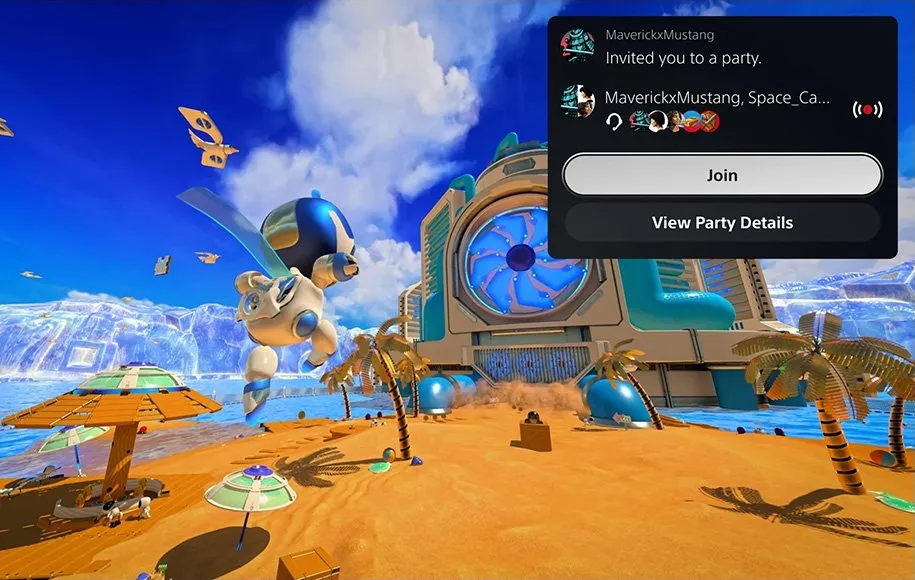The width and height of the screenshot is (915, 580).
Task: Click MaverickxMustang's avatar on the invite
Action: coord(578,46)
